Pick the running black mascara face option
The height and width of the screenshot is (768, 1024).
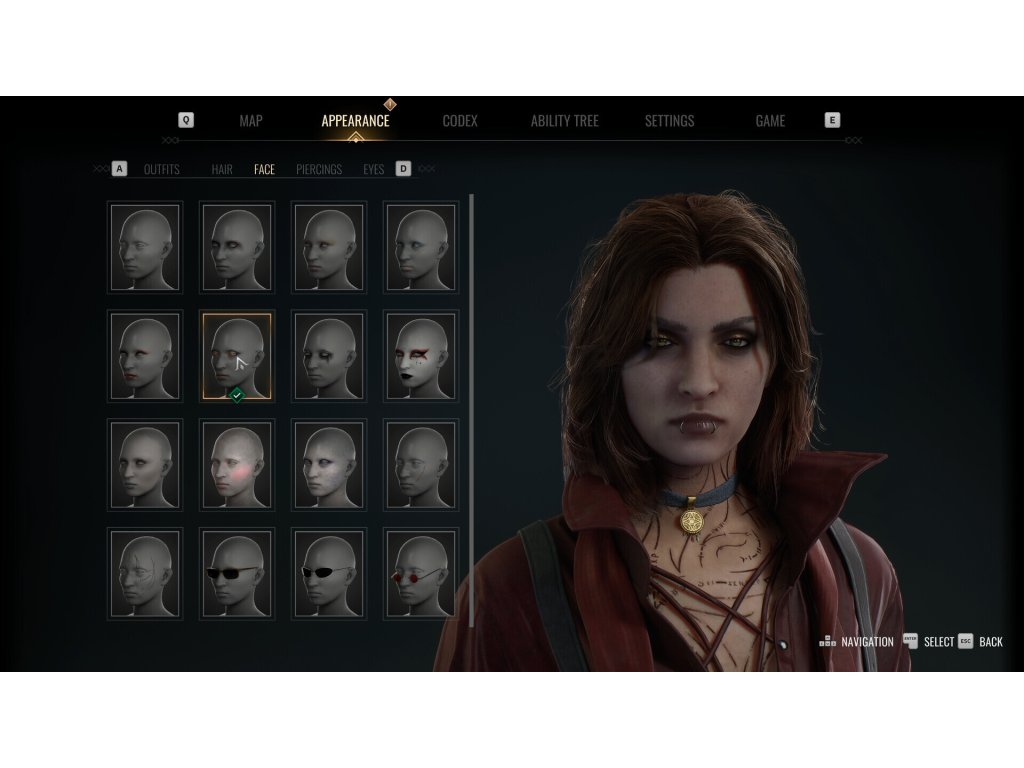pos(329,356)
